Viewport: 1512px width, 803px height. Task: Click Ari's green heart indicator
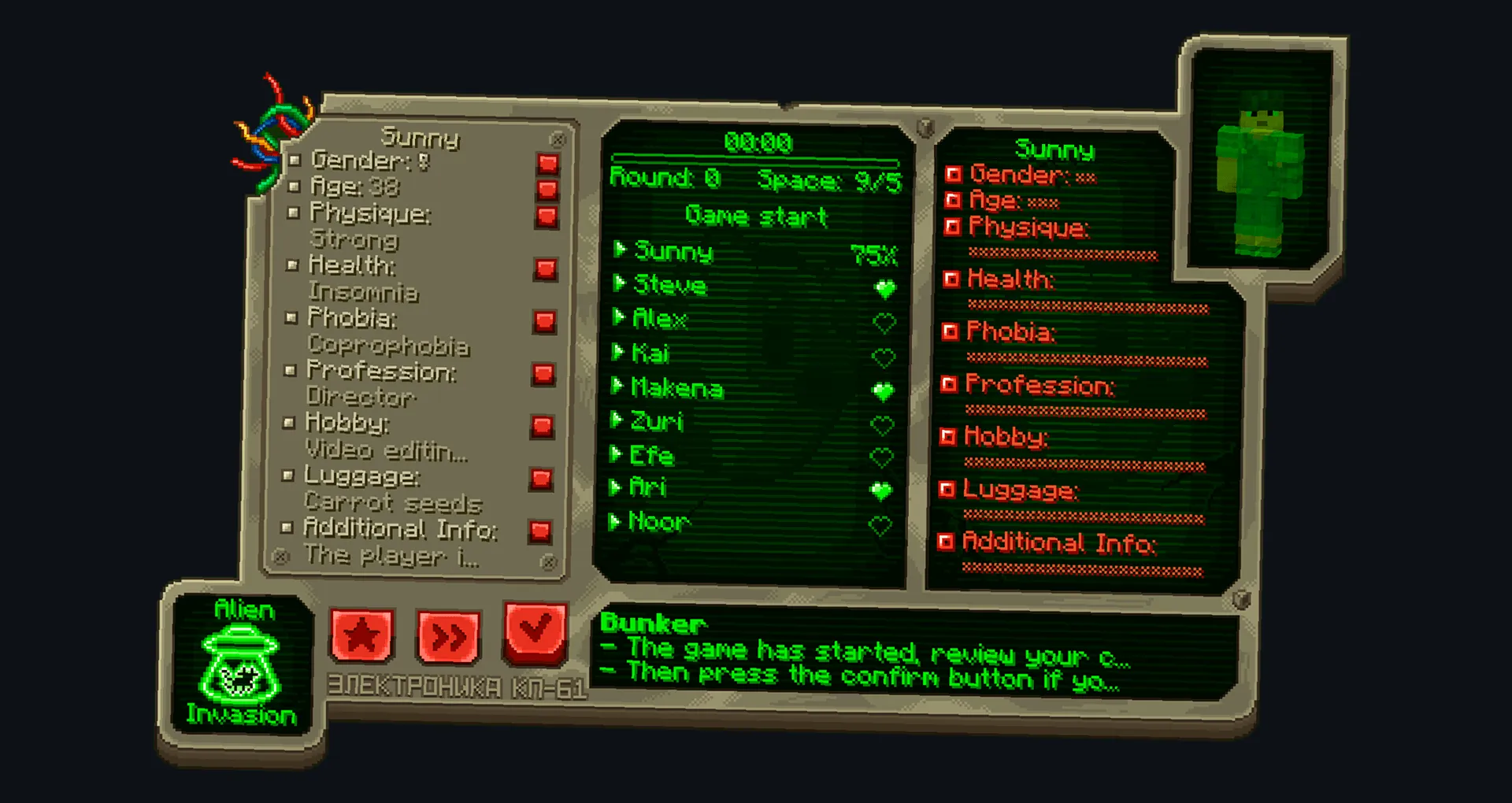(883, 487)
